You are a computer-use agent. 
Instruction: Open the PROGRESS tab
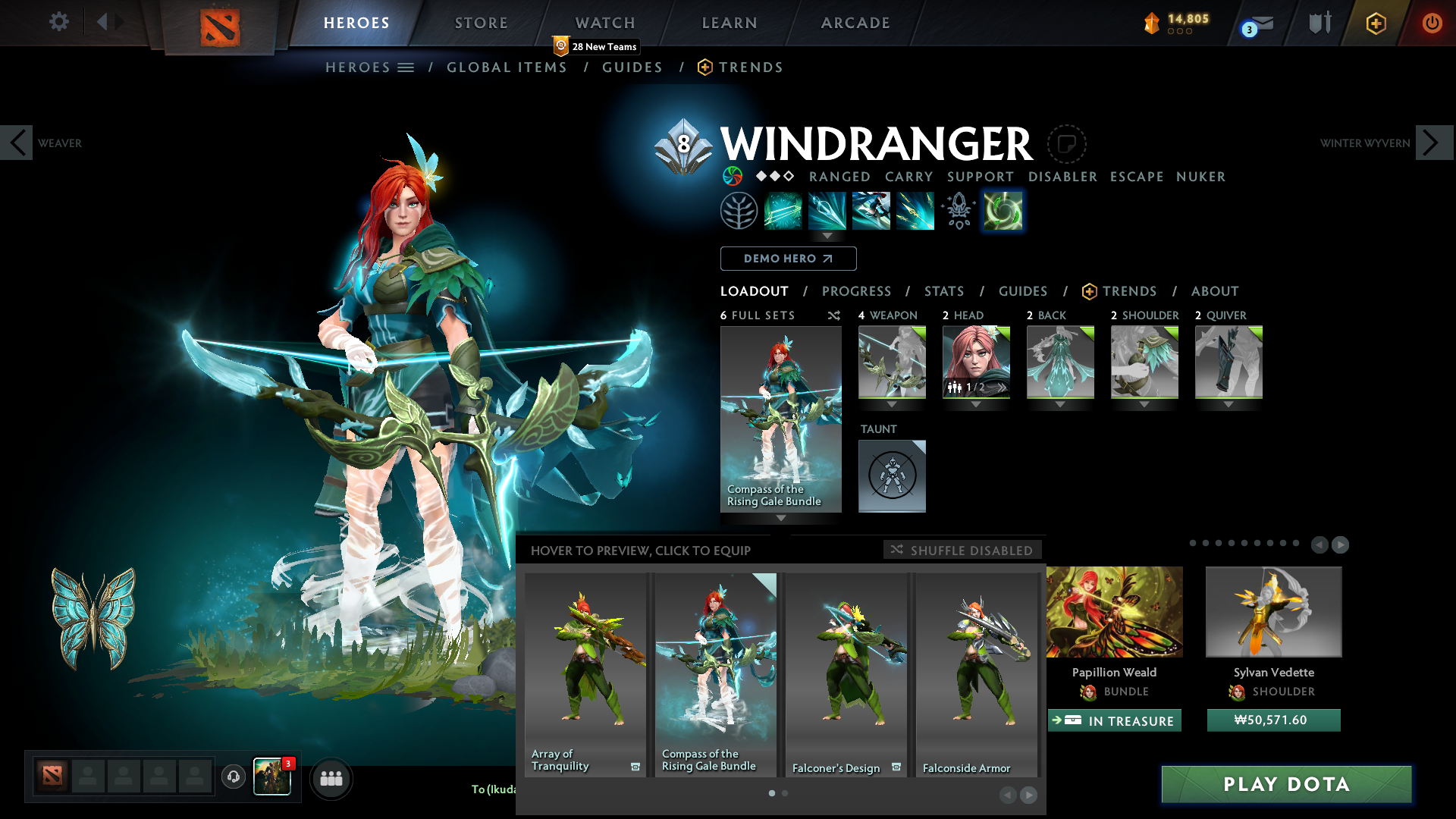click(857, 291)
